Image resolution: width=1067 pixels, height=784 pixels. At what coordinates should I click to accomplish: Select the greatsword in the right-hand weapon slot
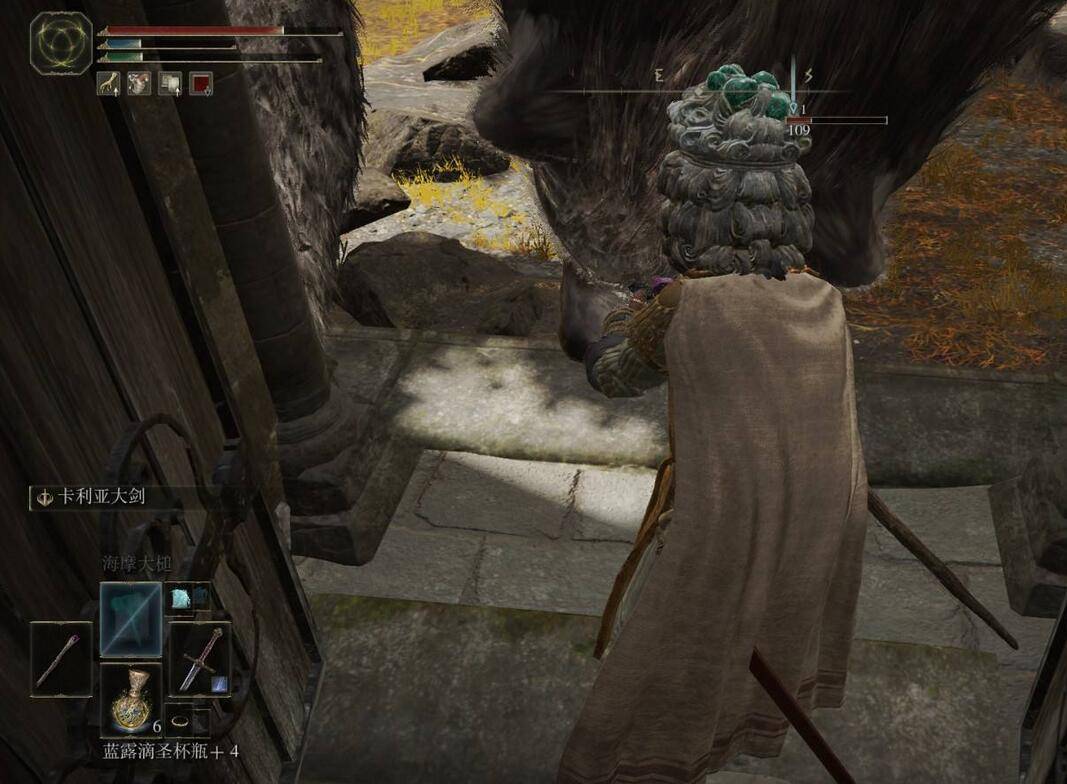coord(200,657)
